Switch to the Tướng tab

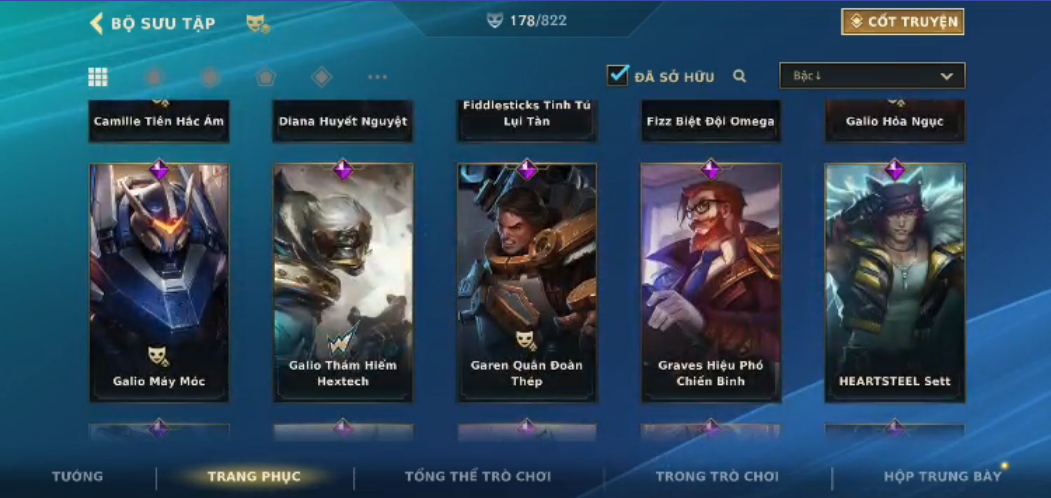click(77, 476)
